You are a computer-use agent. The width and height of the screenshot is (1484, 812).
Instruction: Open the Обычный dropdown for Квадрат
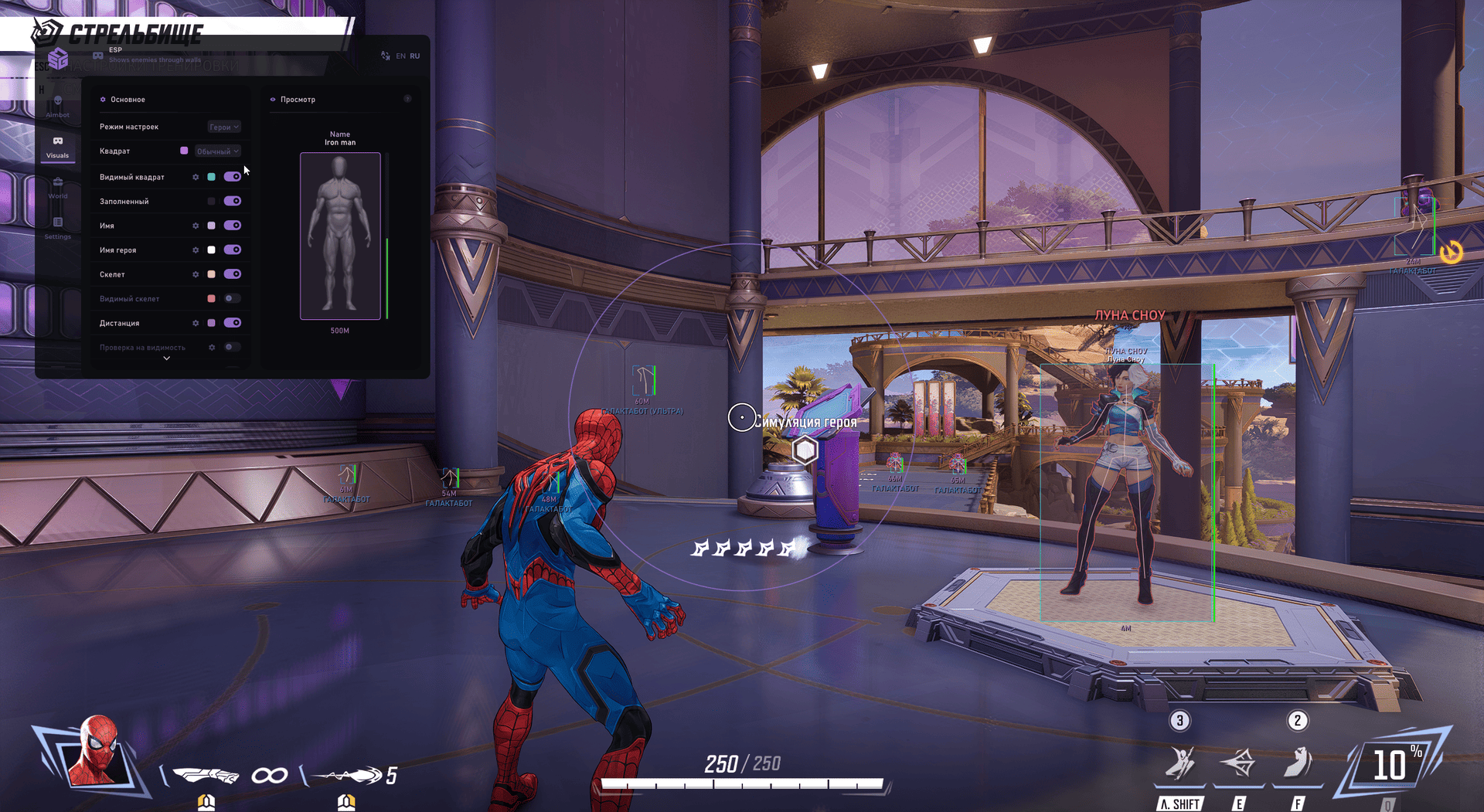pos(217,151)
